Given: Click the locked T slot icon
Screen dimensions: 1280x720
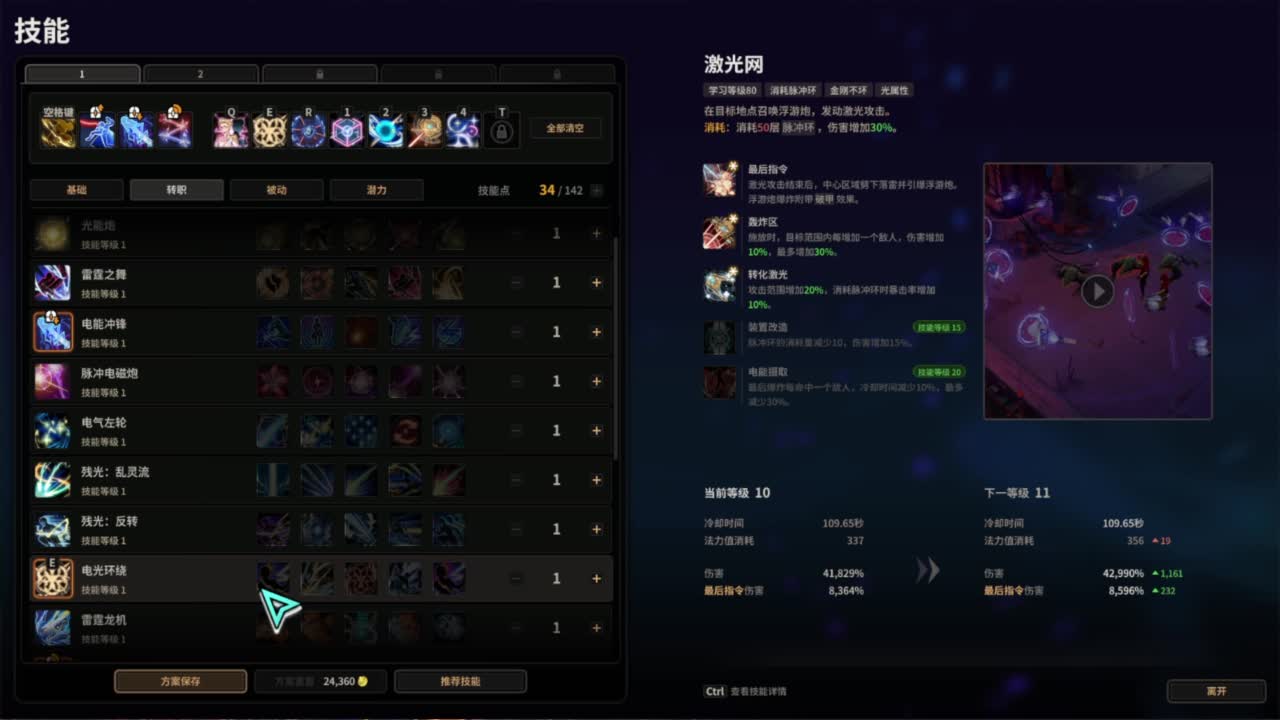Looking at the screenshot, I should 503,128.
